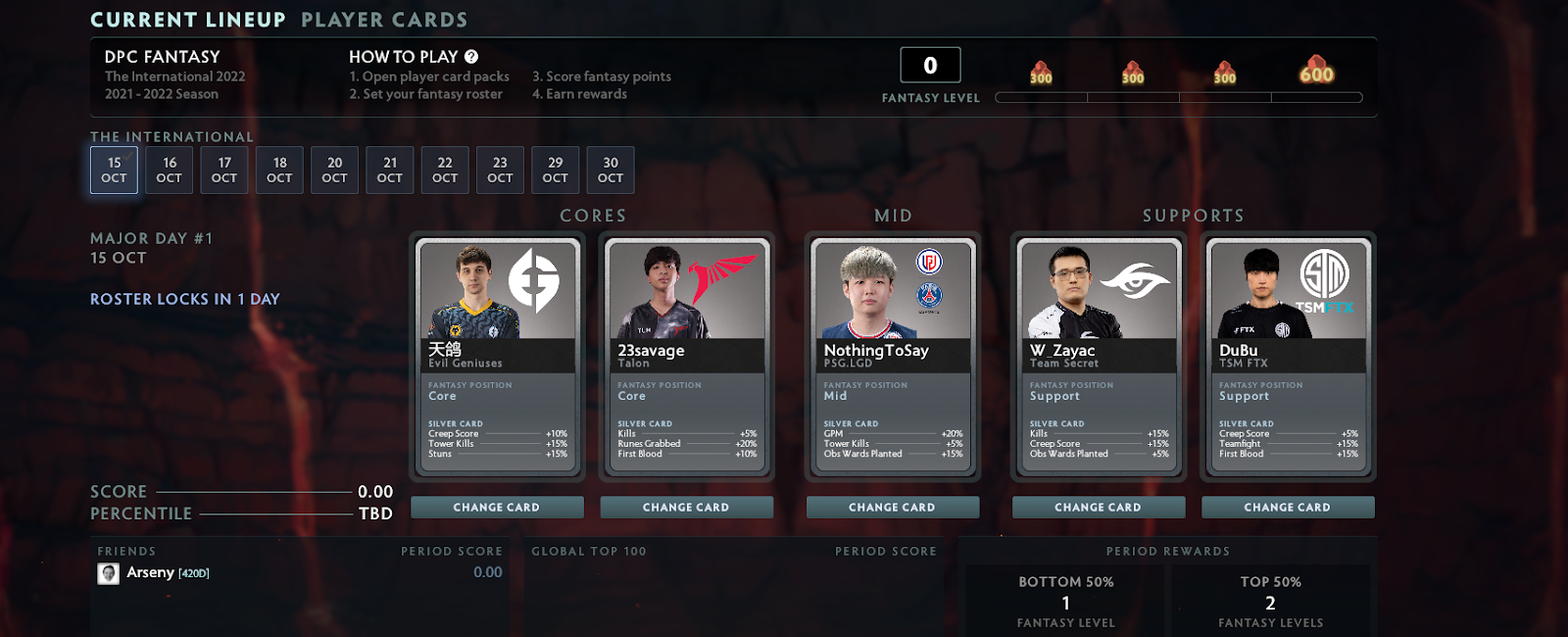Click the DuBu TSM FTX card
The height and width of the screenshot is (637, 1568).
point(1288,357)
